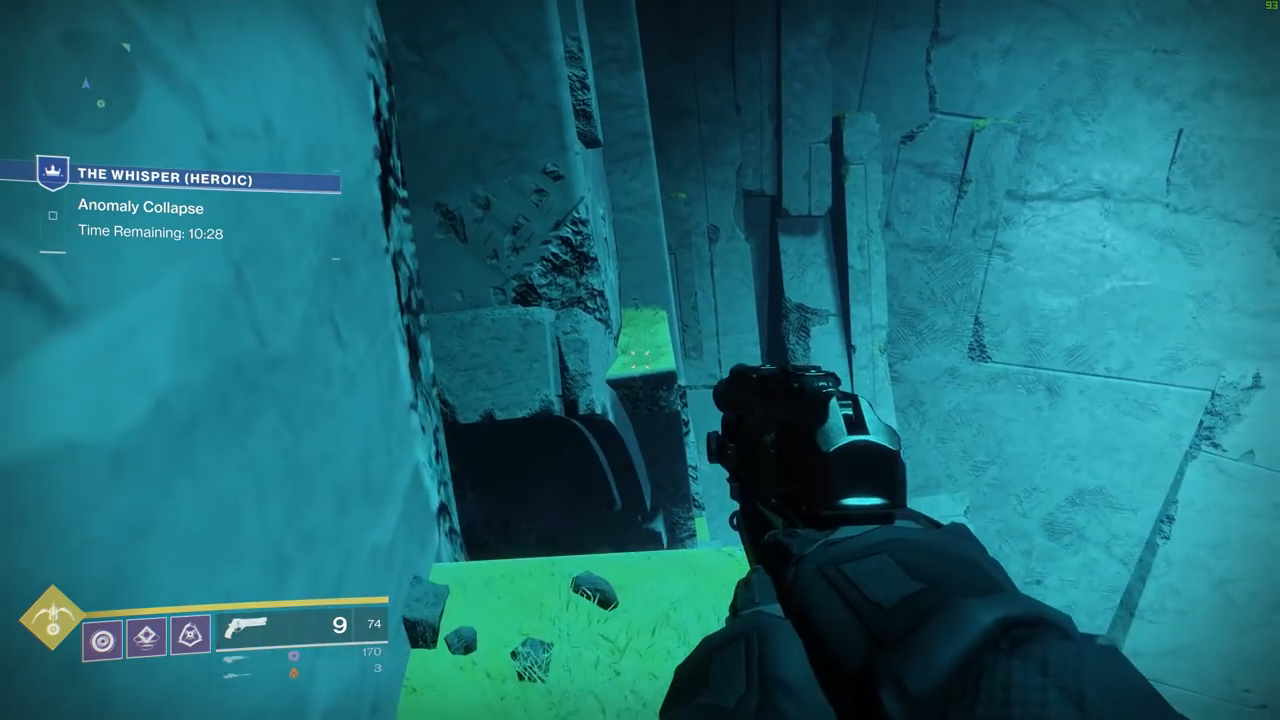This screenshot has height=720, width=1280.
Task: Use the grenade ability with concentric rings
Action: (103, 640)
